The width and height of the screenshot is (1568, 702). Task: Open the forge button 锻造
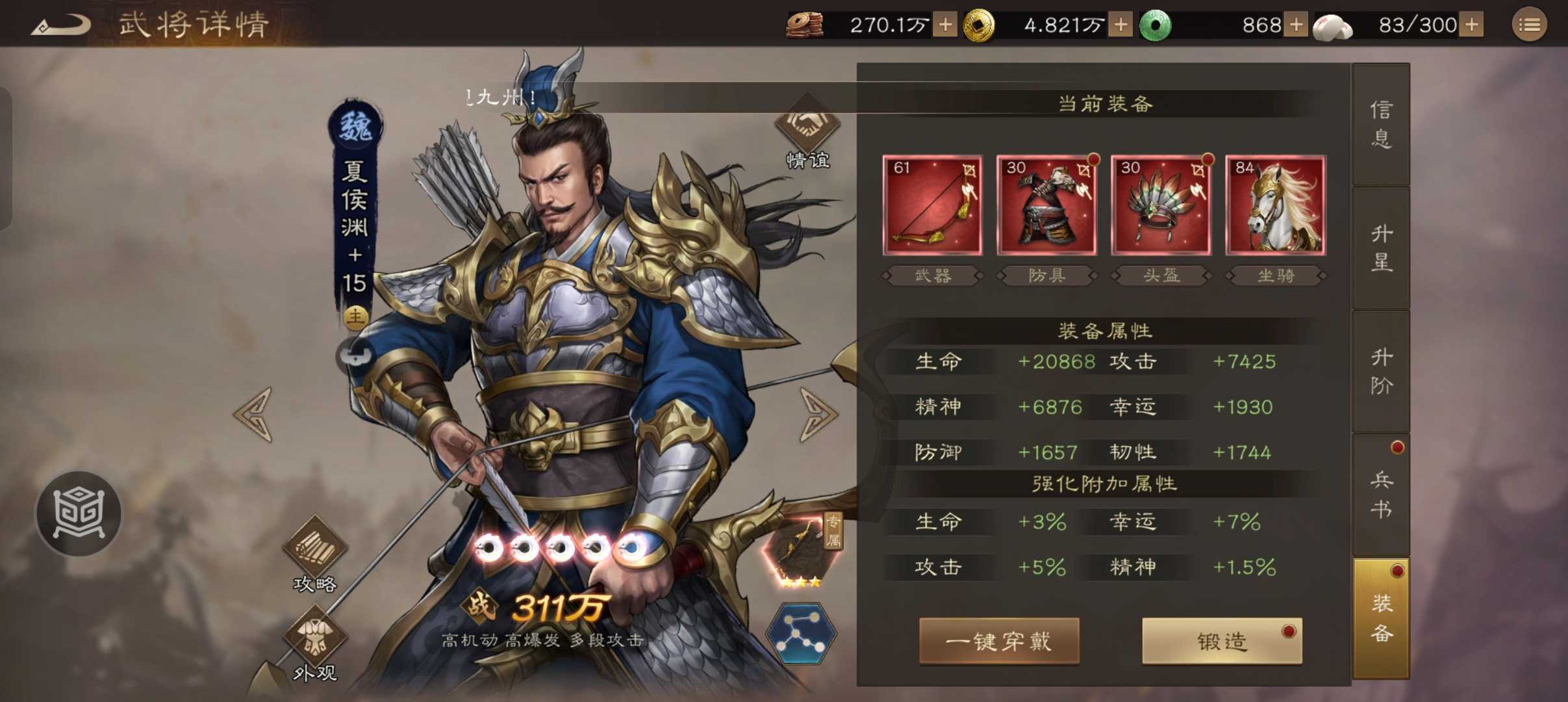[1222, 642]
